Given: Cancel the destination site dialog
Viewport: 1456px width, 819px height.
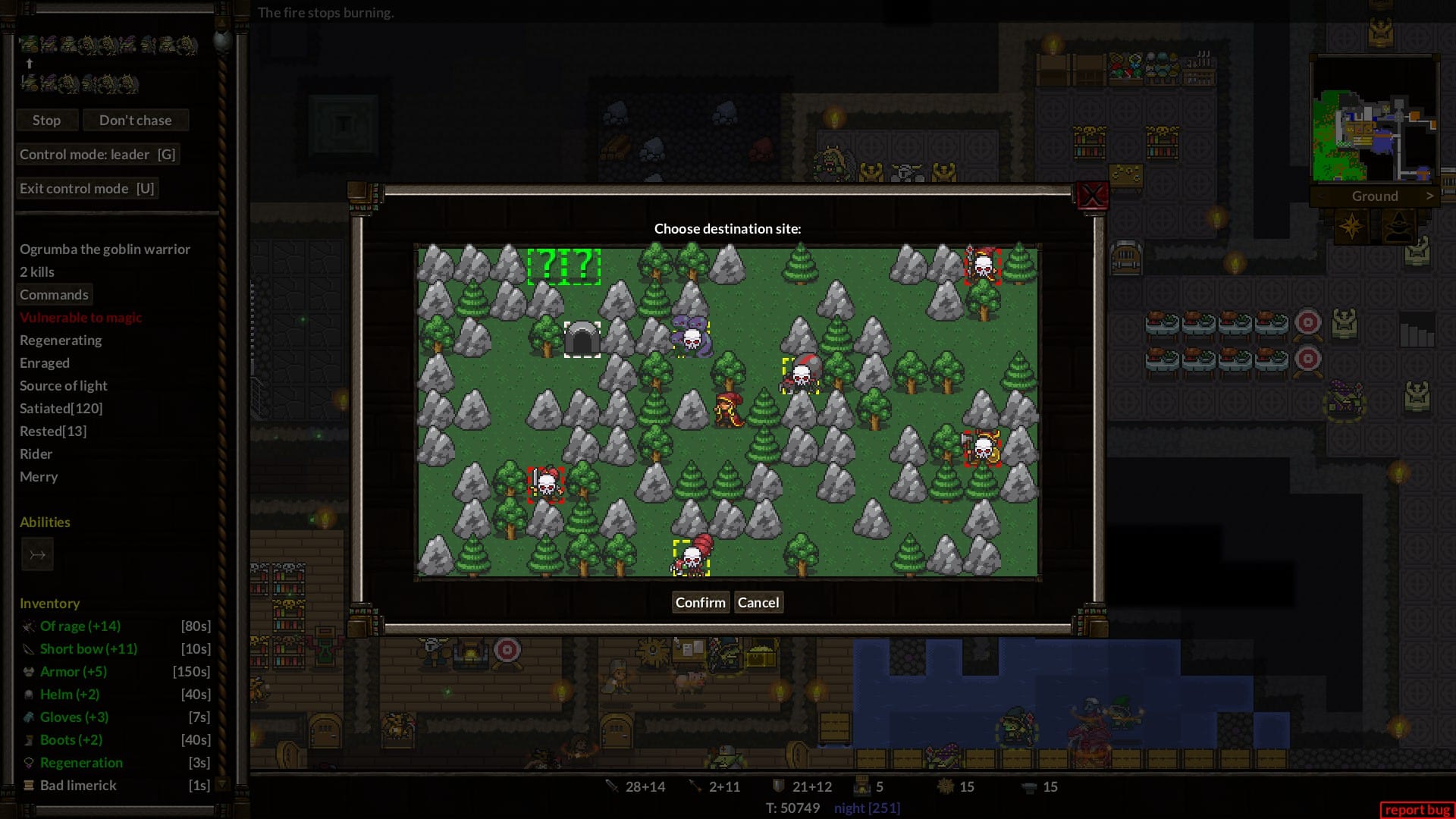Looking at the screenshot, I should (x=758, y=601).
